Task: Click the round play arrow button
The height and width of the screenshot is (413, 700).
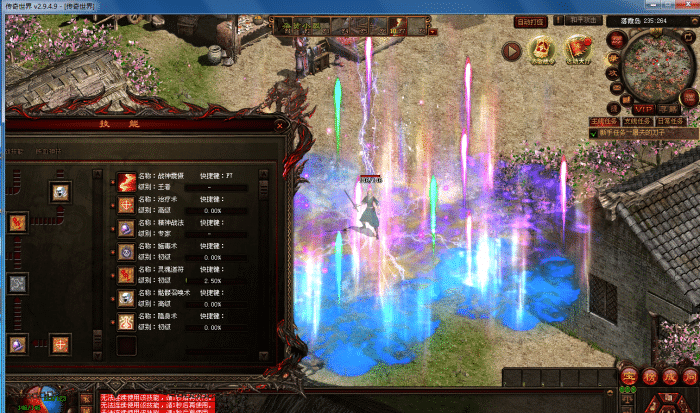Action: click(512, 50)
